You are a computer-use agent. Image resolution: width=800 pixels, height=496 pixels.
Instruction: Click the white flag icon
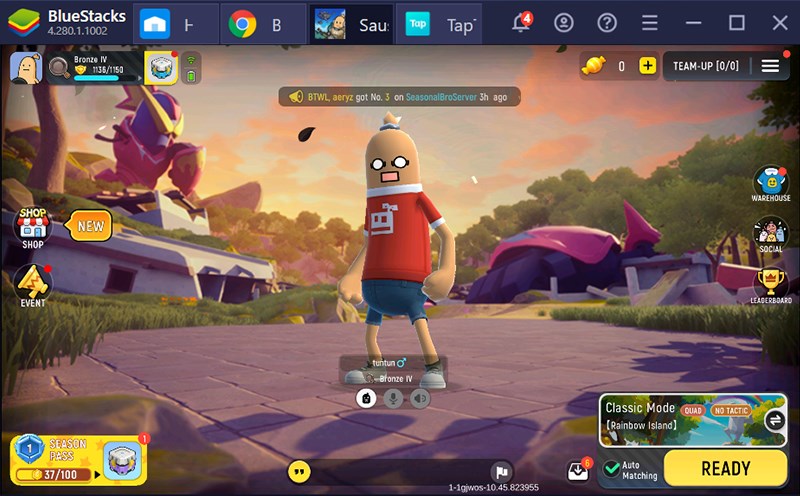point(501,471)
